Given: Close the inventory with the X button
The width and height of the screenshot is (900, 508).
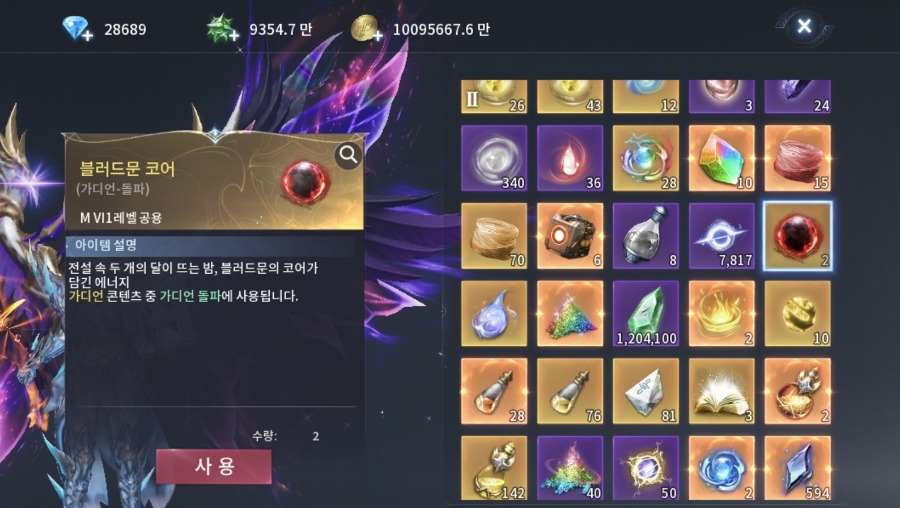Looking at the screenshot, I should (804, 27).
